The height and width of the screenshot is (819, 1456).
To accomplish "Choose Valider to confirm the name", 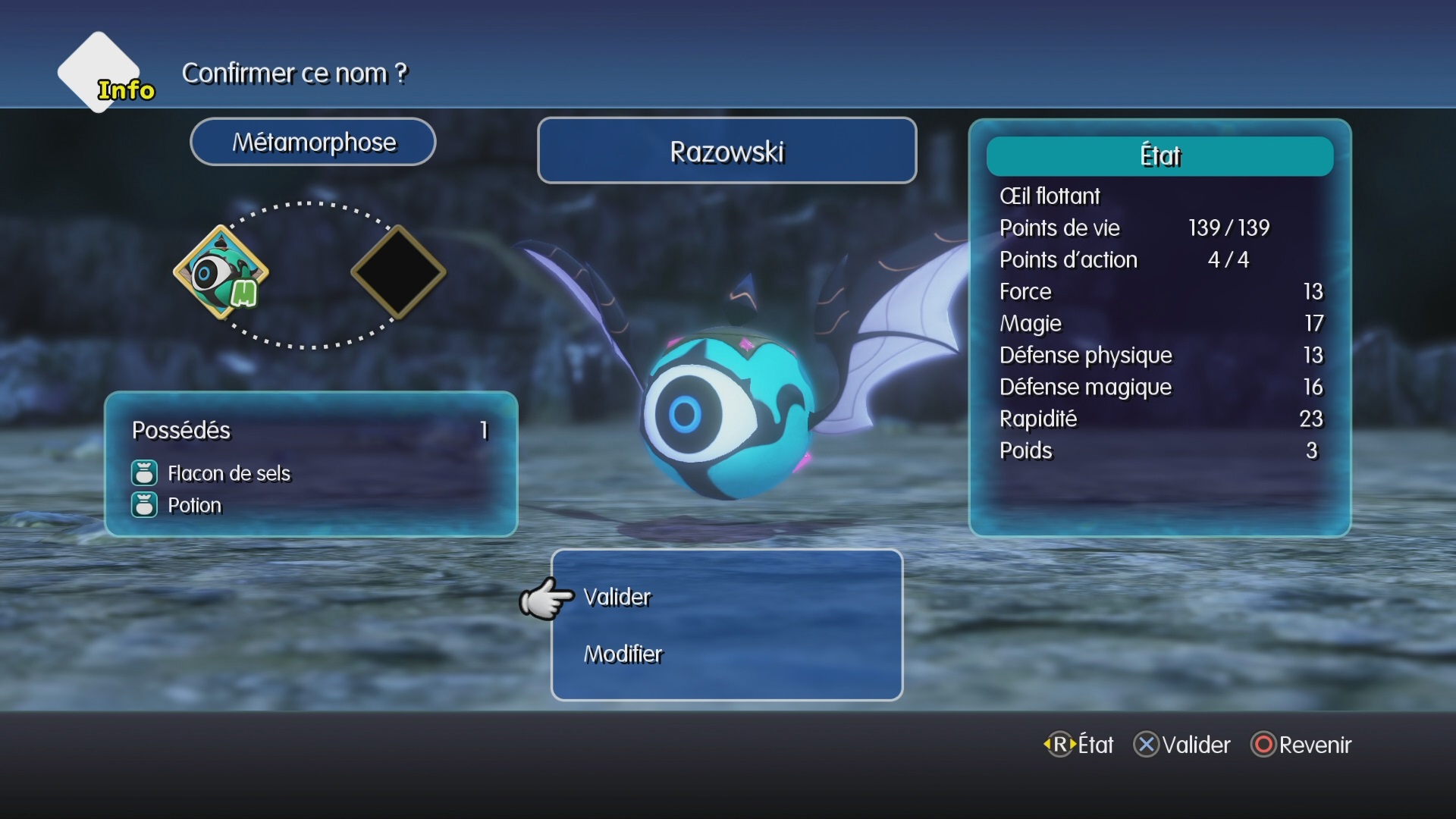I will tap(617, 598).
